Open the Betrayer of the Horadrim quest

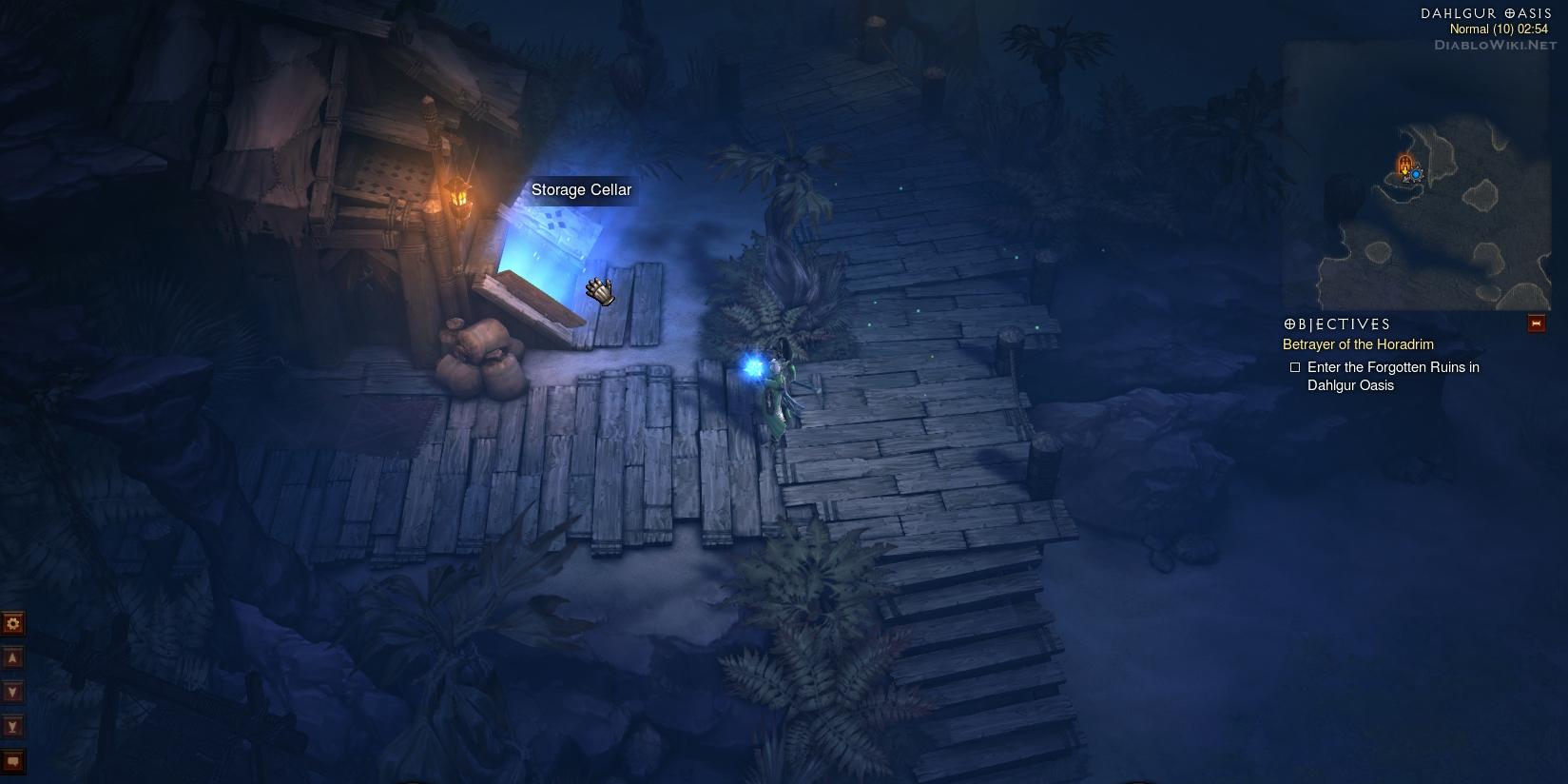point(1358,344)
